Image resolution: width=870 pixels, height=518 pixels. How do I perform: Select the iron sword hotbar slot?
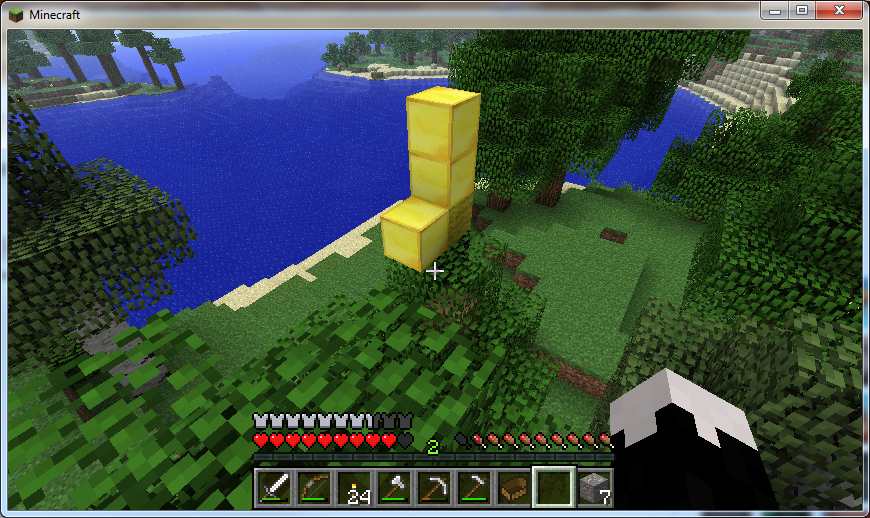[x=273, y=486]
